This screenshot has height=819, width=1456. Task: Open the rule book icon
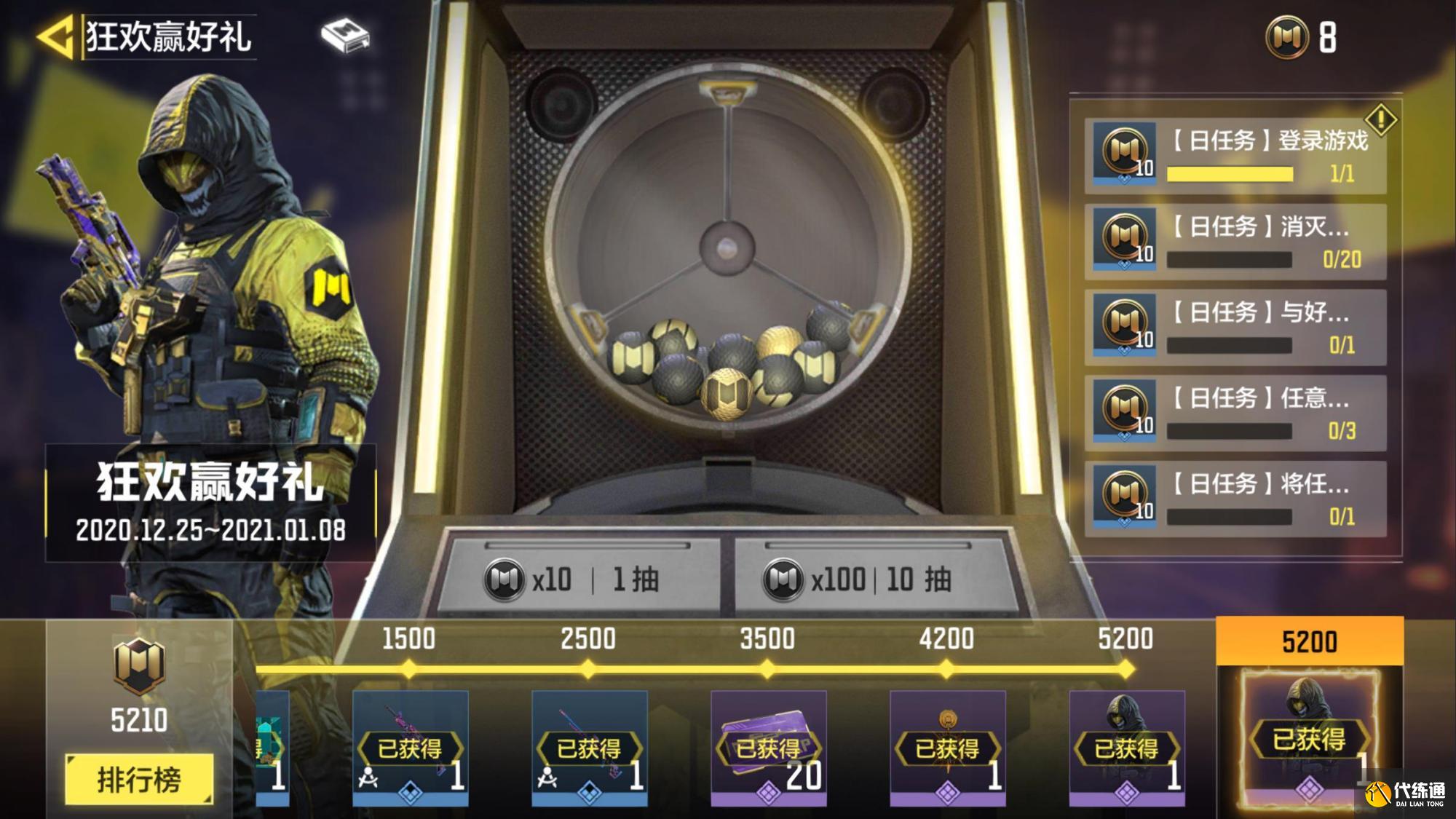point(345,36)
